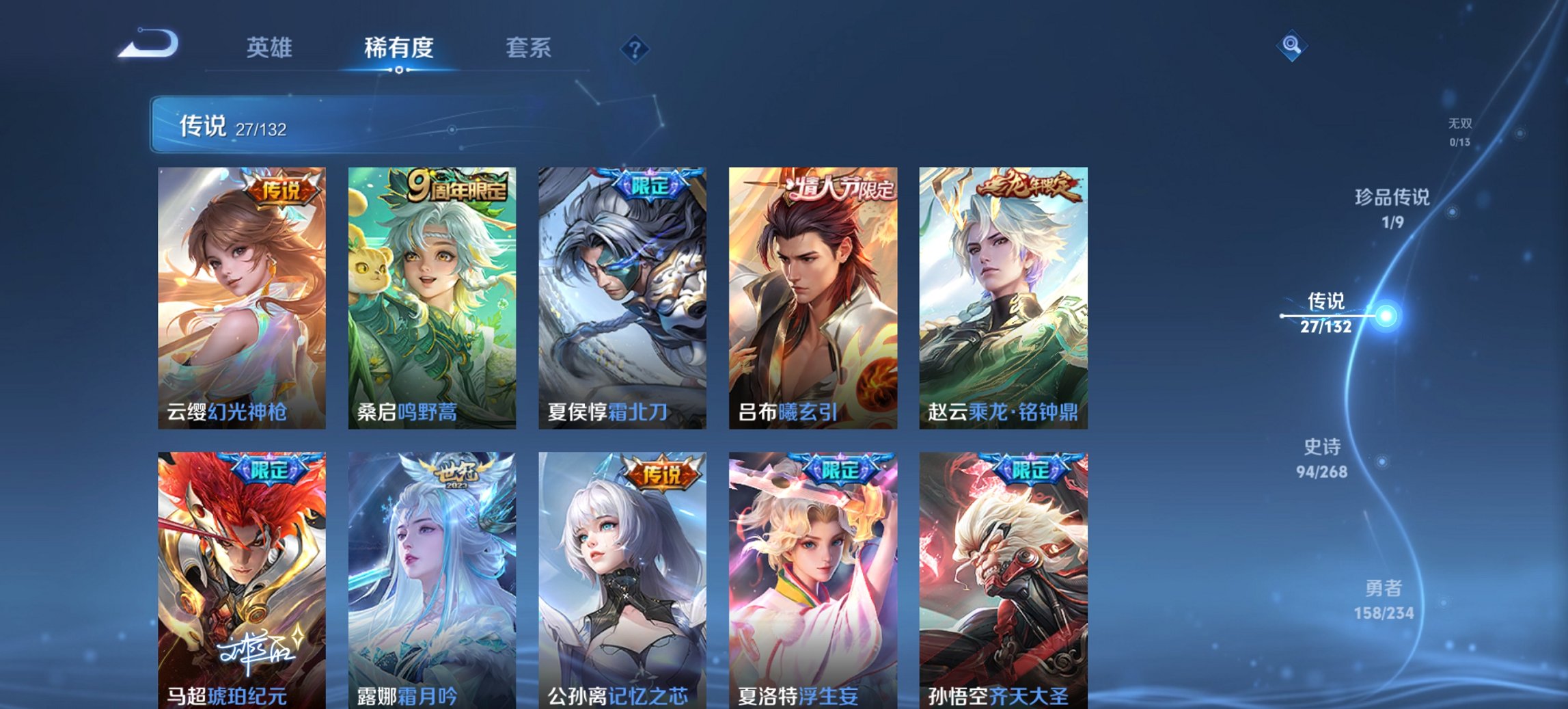Click the back arrow icon top-left
1568x709 pixels.
tap(149, 42)
